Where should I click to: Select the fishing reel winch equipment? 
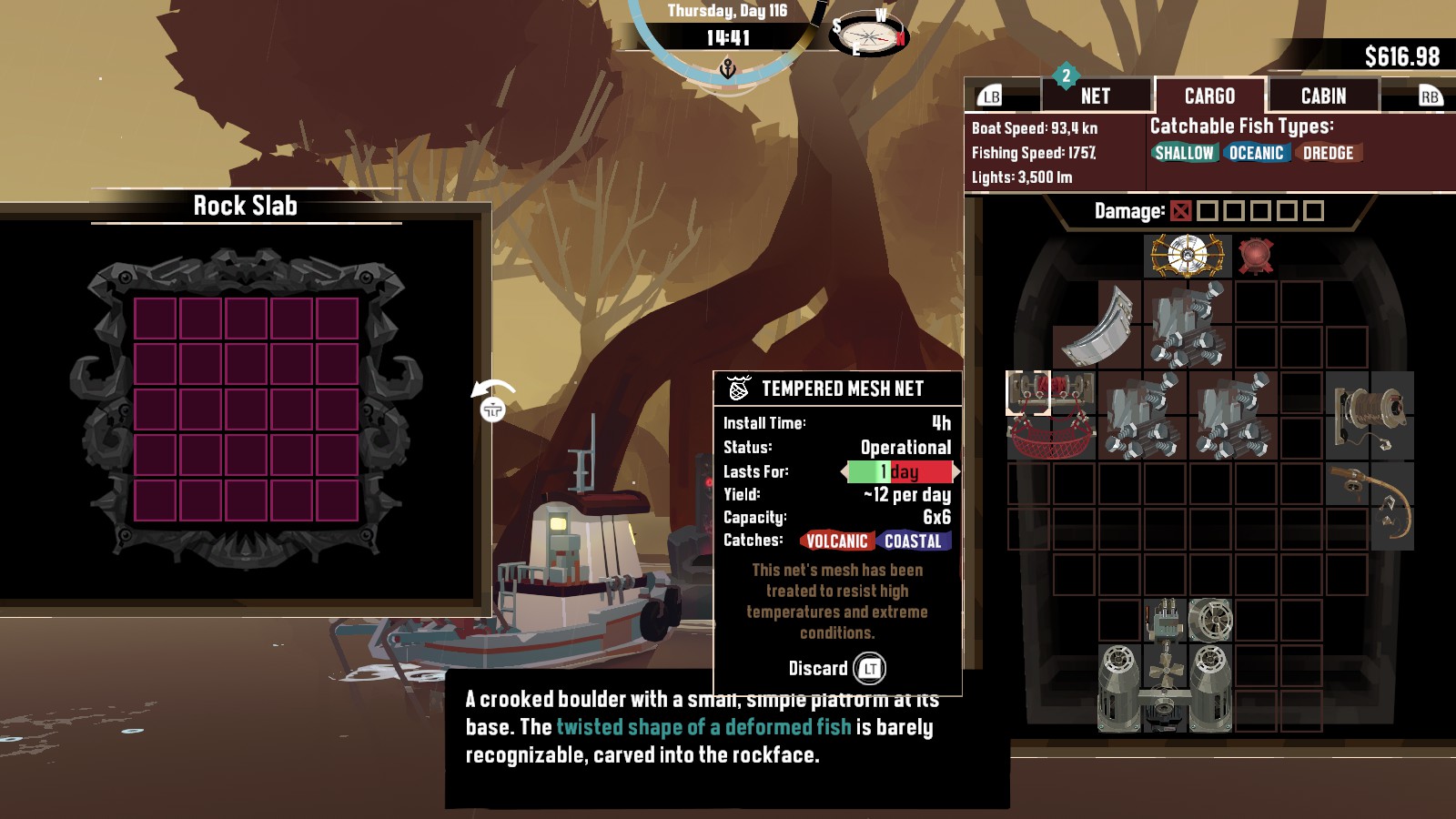(x=1370, y=415)
